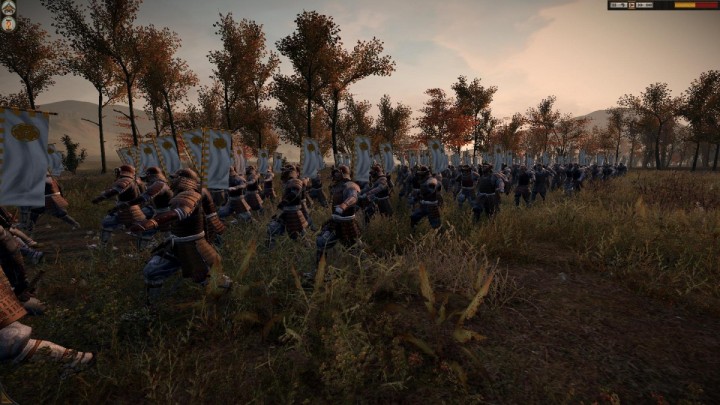Click the small boxed icon between the battle timers
The width and height of the screenshot is (720, 405).
coord(631,5)
